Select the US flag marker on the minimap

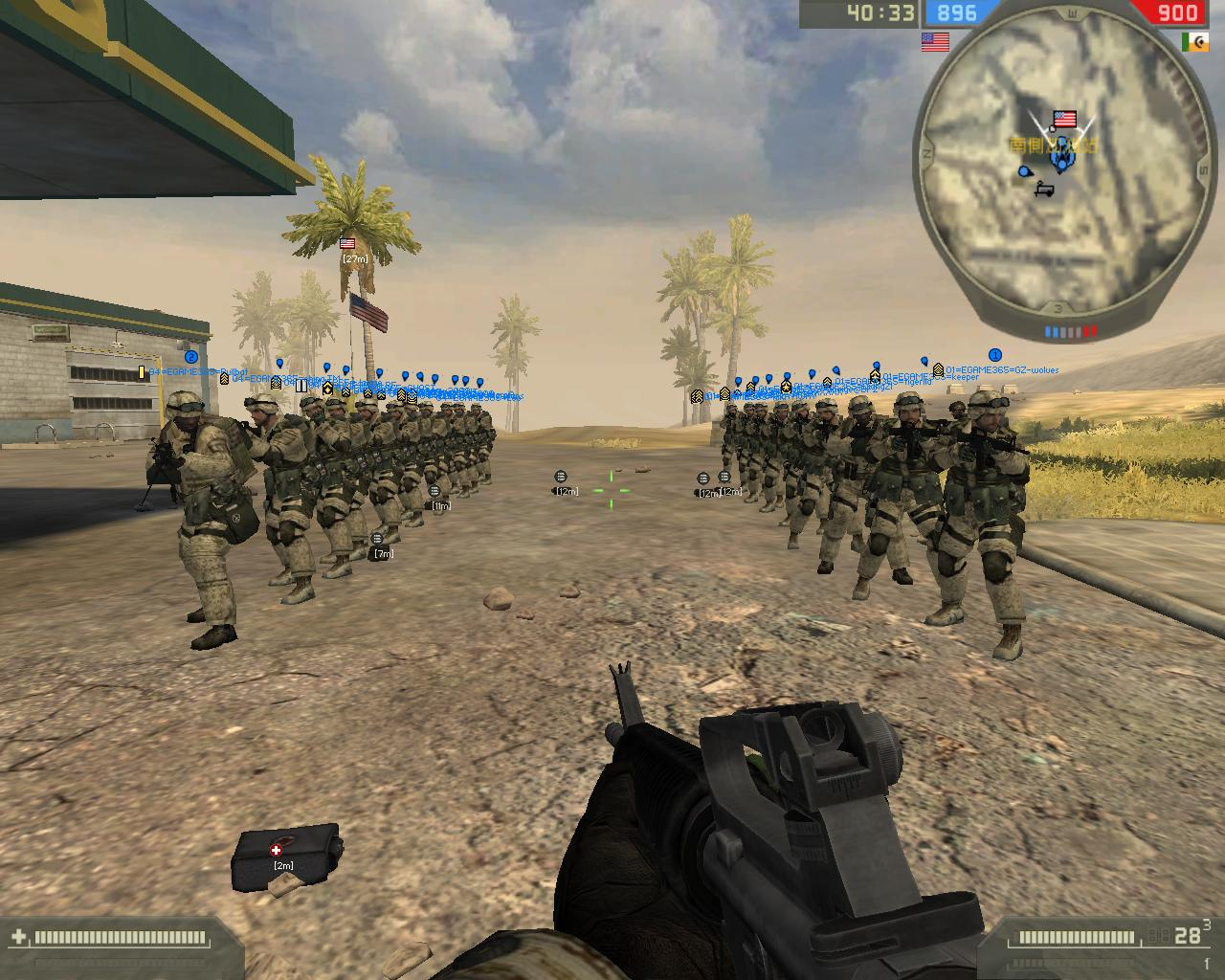1064,119
